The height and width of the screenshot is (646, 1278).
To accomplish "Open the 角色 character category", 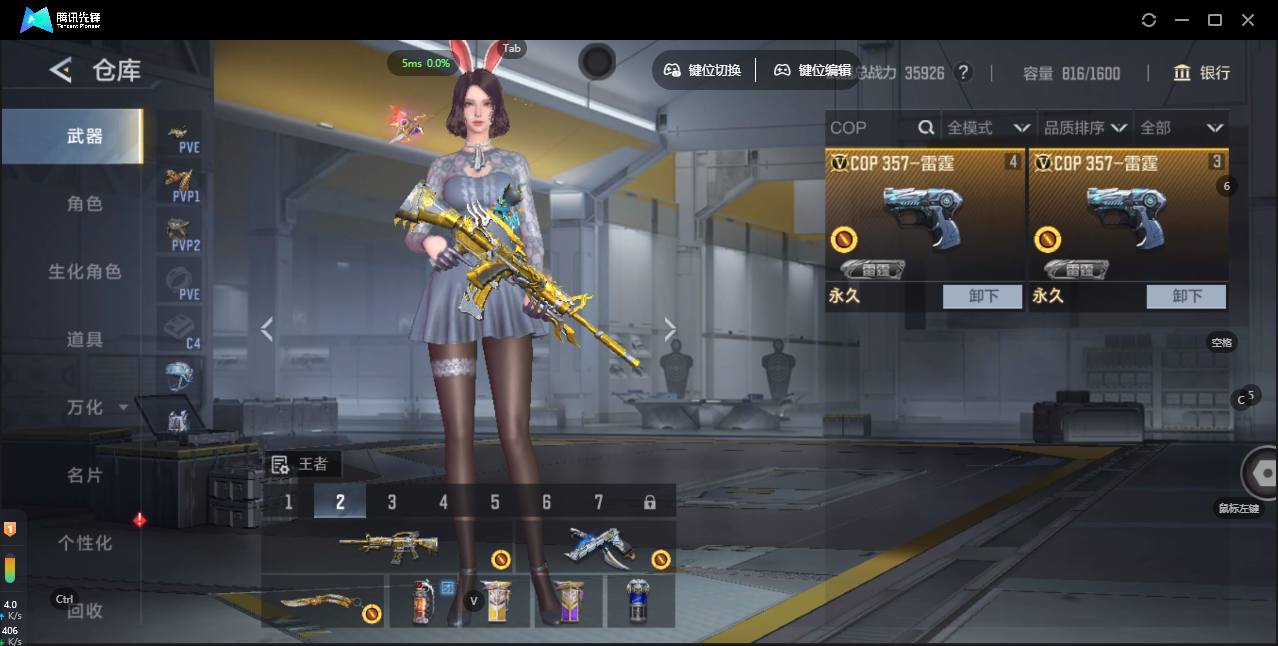I will [x=84, y=204].
